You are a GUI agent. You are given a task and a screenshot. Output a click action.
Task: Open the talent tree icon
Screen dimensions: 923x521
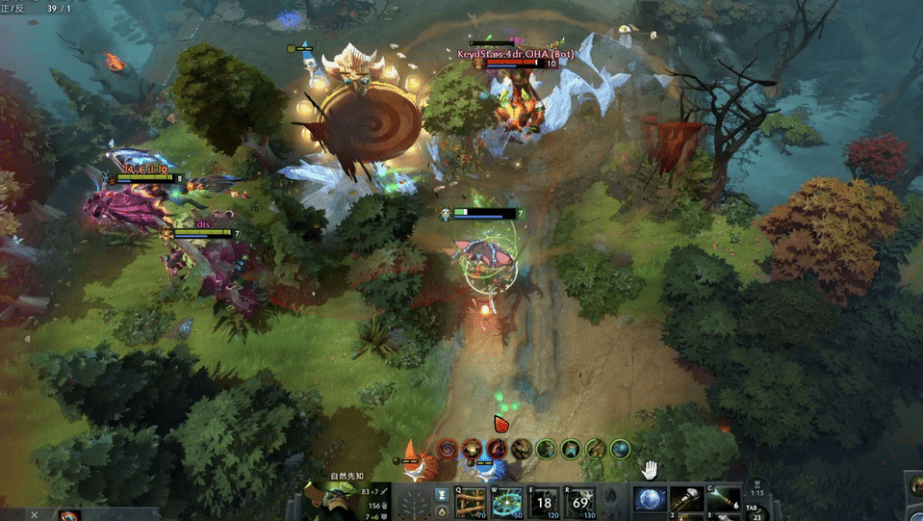pyautogui.click(x=413, y=502)
